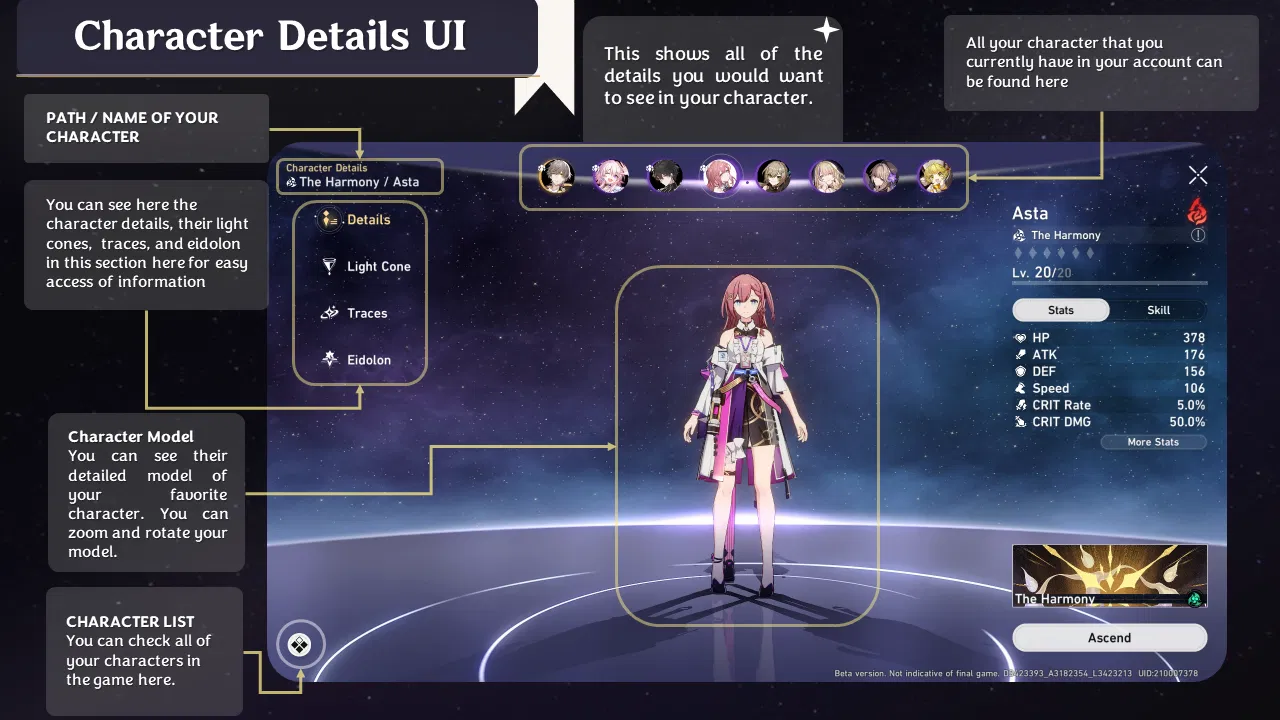1280x720 pixels.
Task: Open the Traces icon
Action: 331,313
